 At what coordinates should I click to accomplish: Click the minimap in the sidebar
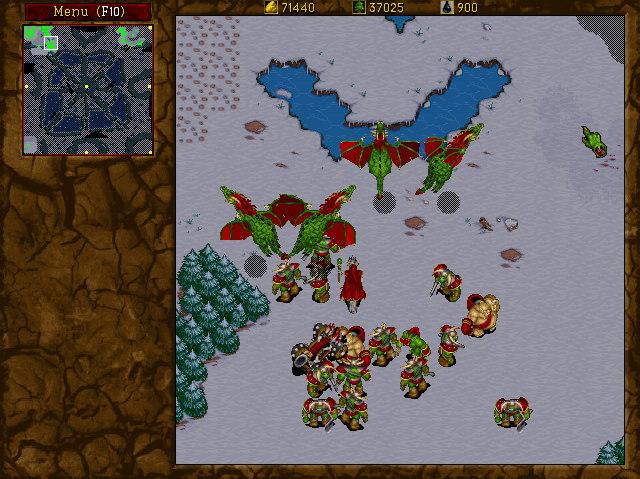(x=87, y=90)
